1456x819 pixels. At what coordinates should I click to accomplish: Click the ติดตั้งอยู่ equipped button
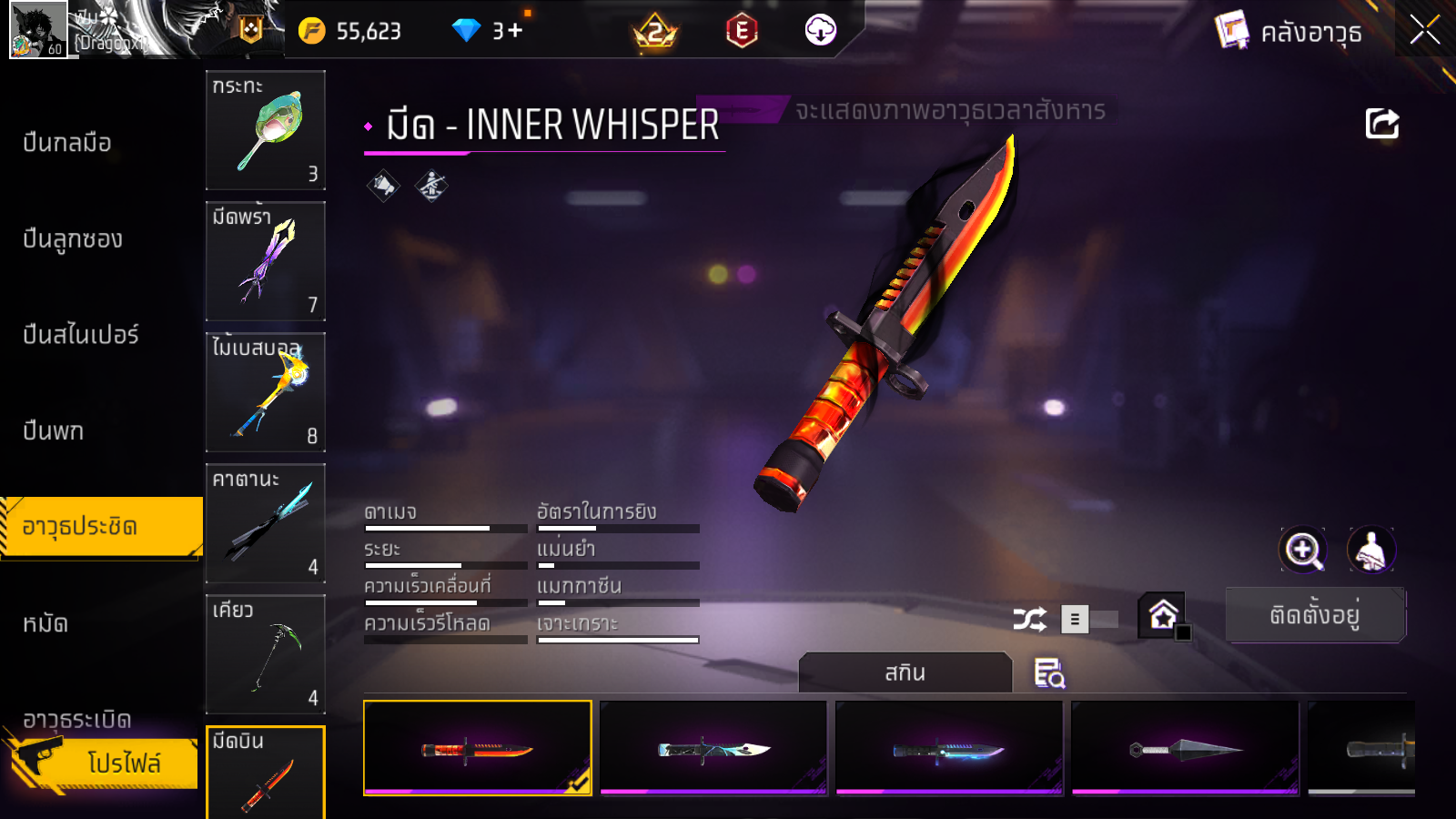coord(1315,615)
